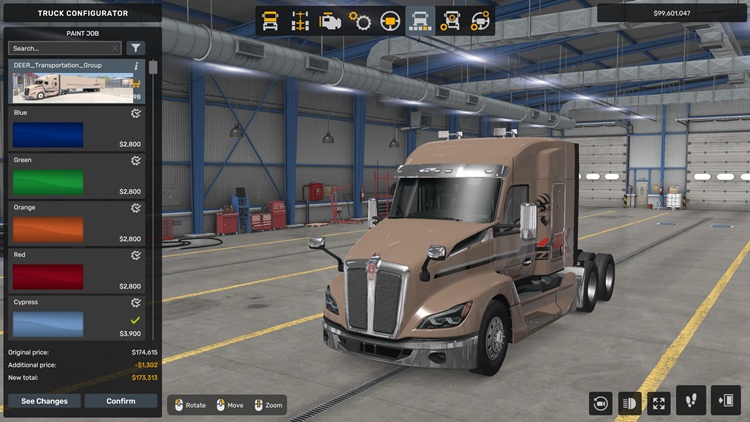This screenshot has width=750, height=422.
Task: Open the See Changes summary
Action: coord(44,401)
